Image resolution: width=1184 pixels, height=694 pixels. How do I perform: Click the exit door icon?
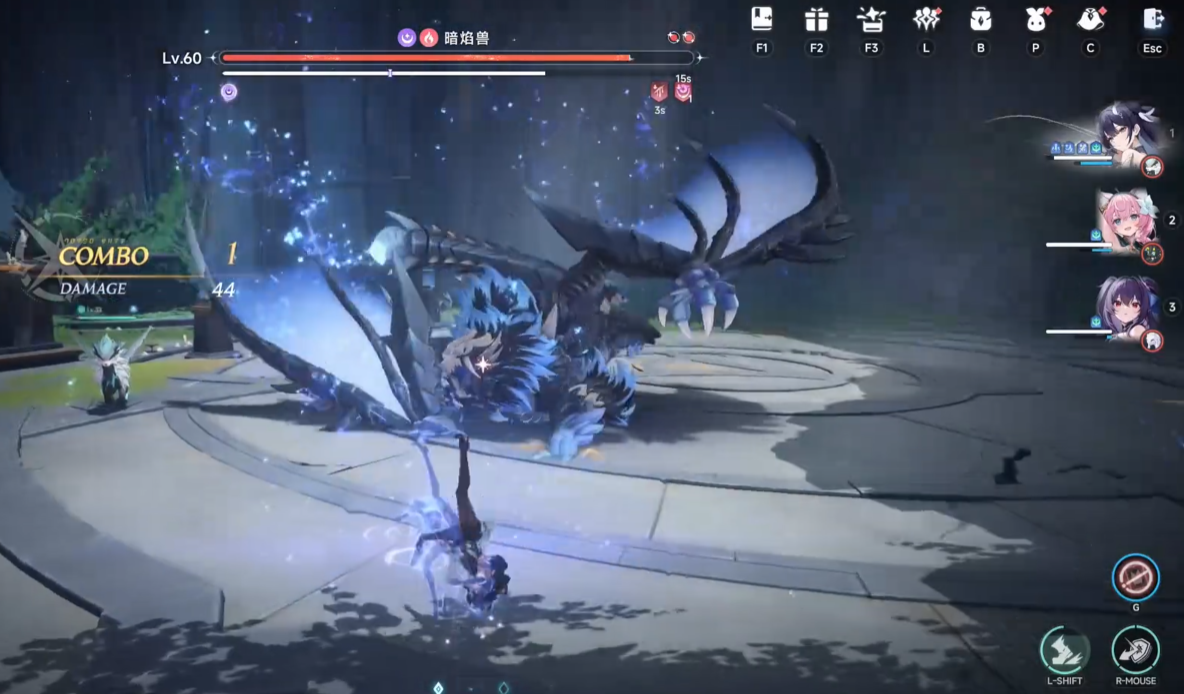[1153, 20]
